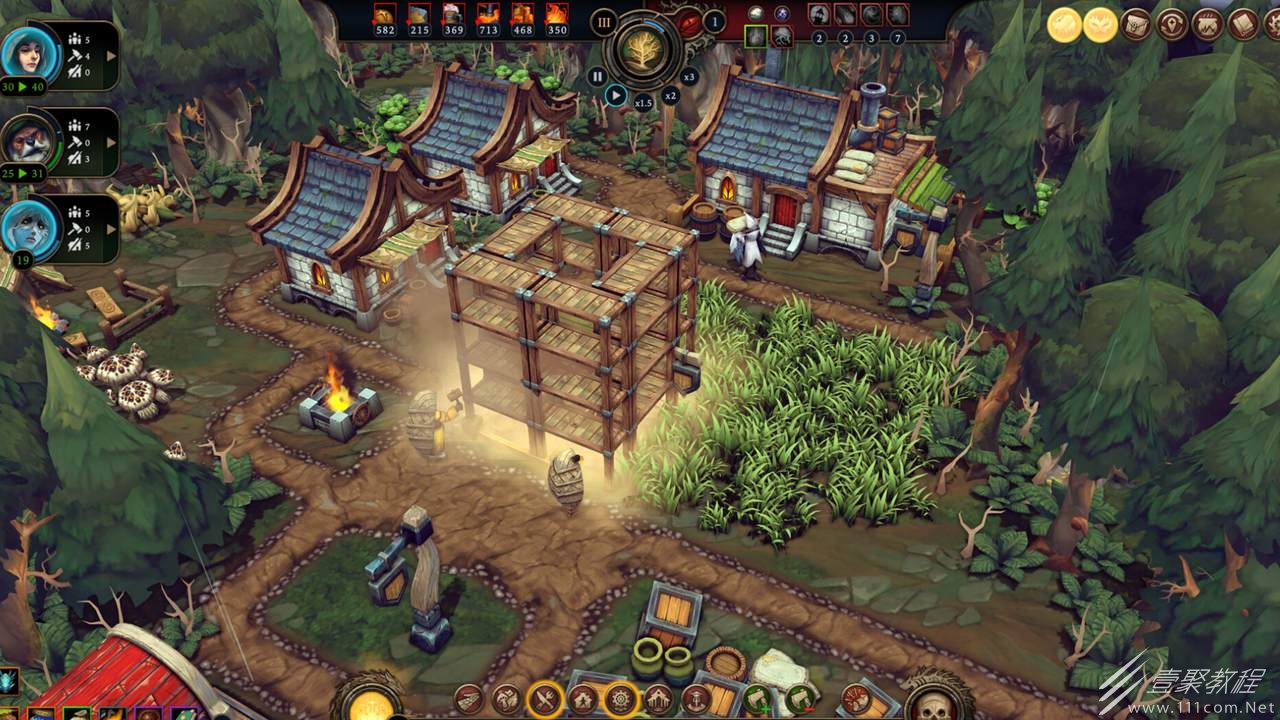1280x720 pixels.
Task: Select the gear industry building category
Action: point(620,699)
